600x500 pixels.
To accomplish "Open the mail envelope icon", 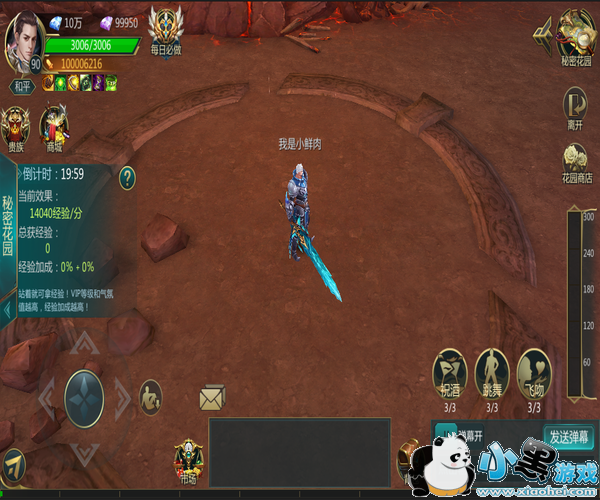I will pyautogui.click(x=212, y=399).
